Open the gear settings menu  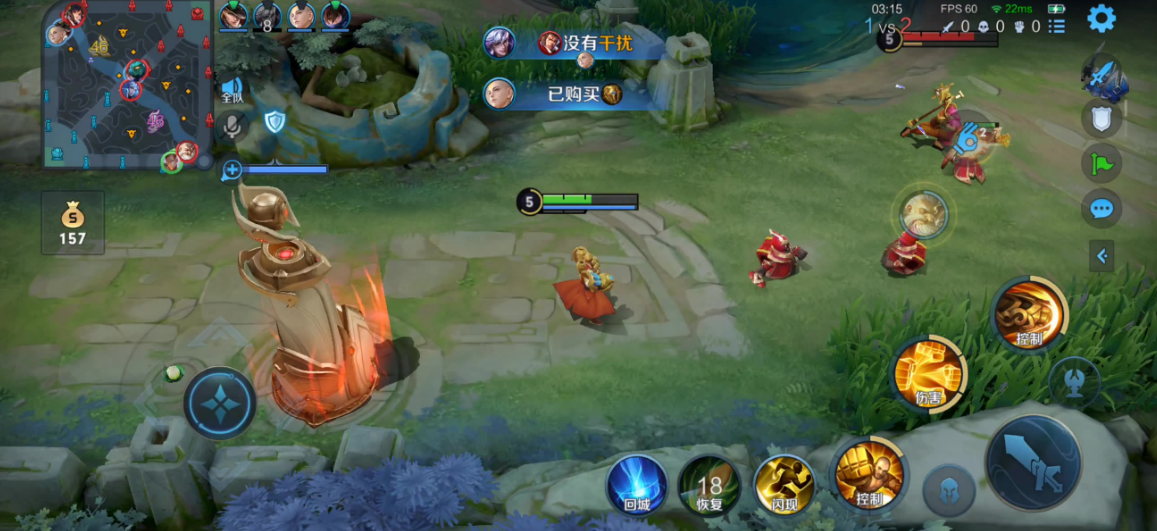[x=1101, y=19]
